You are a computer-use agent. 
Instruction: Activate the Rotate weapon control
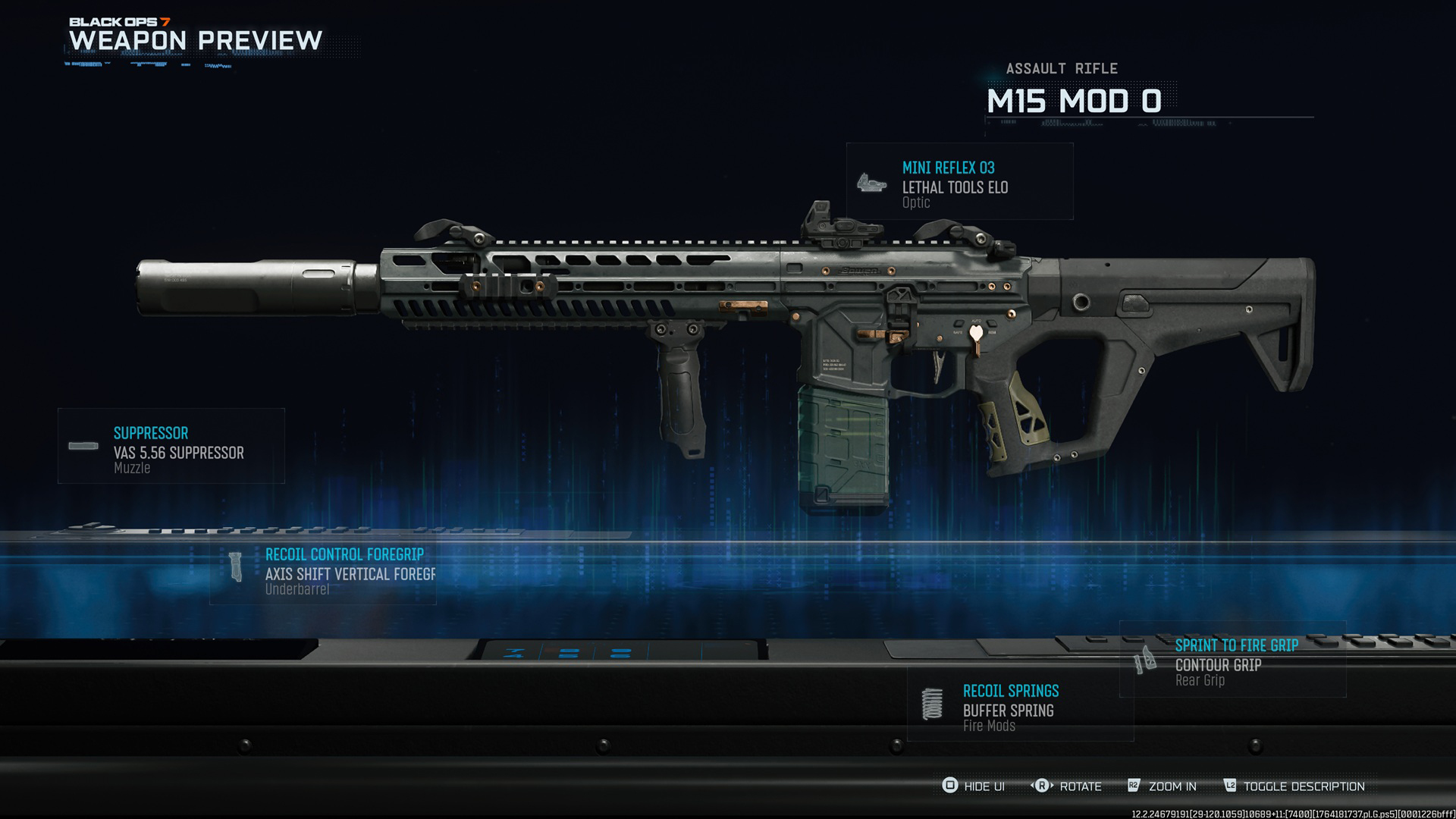1066,786
